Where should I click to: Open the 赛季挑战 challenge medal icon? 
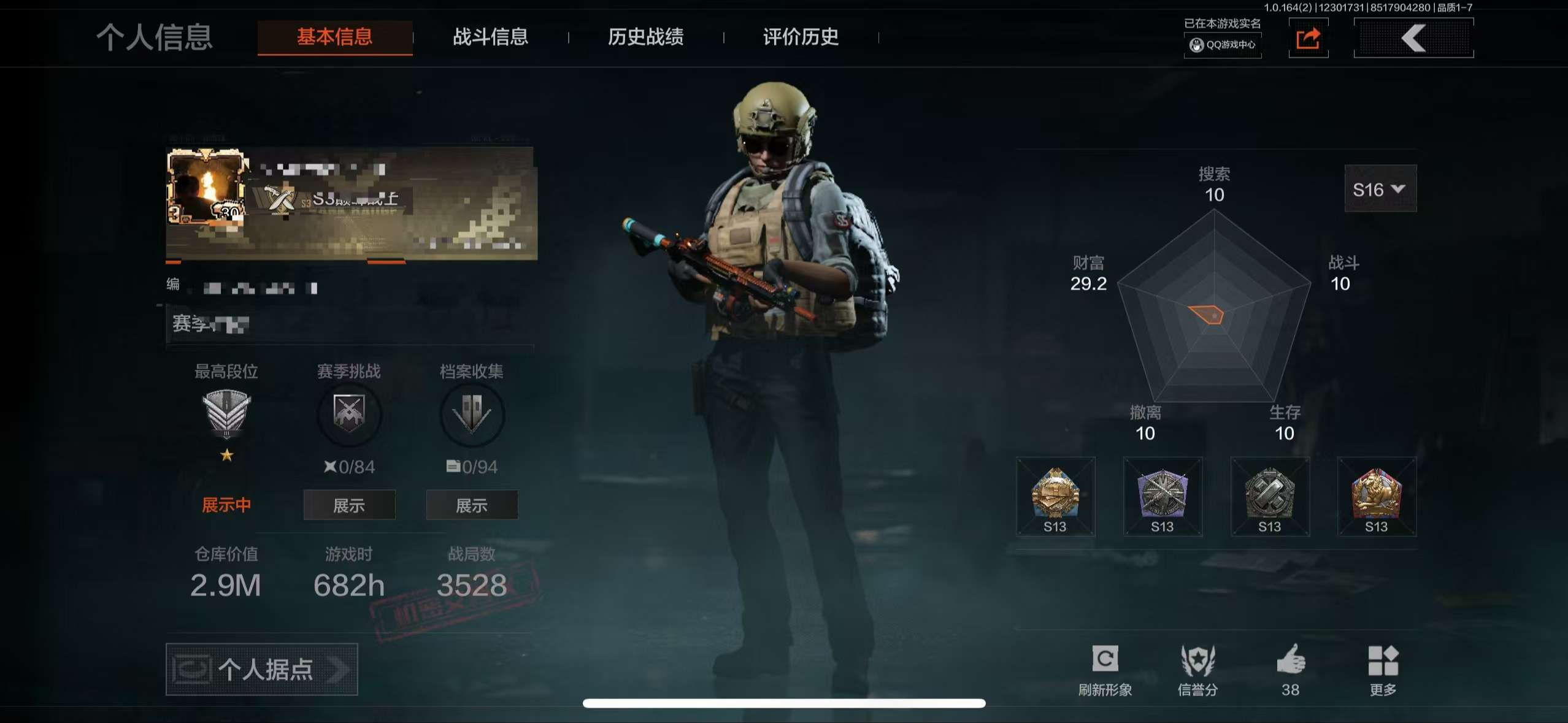point(348,415)
